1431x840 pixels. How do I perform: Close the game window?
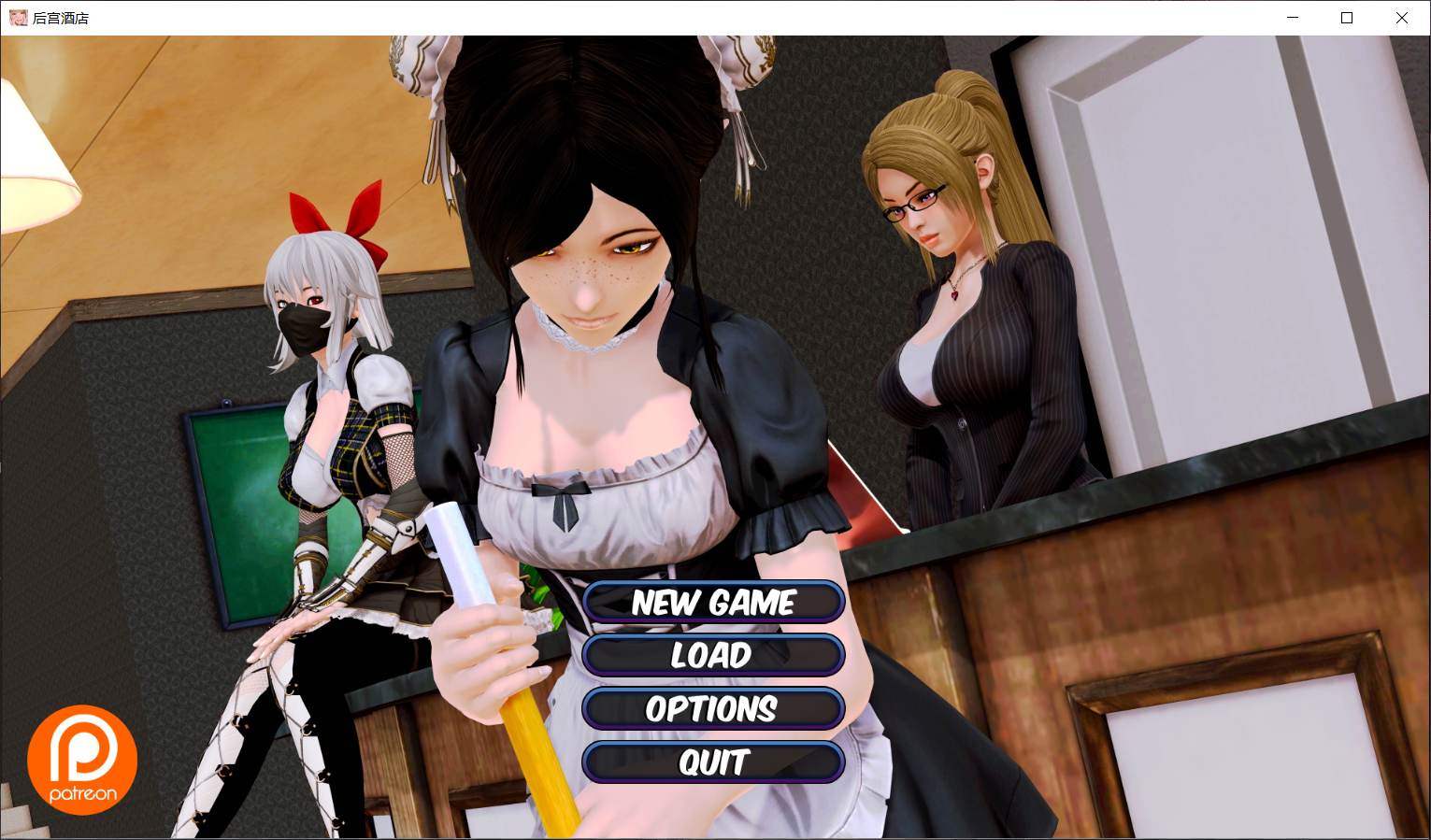tap(1402, 17)
